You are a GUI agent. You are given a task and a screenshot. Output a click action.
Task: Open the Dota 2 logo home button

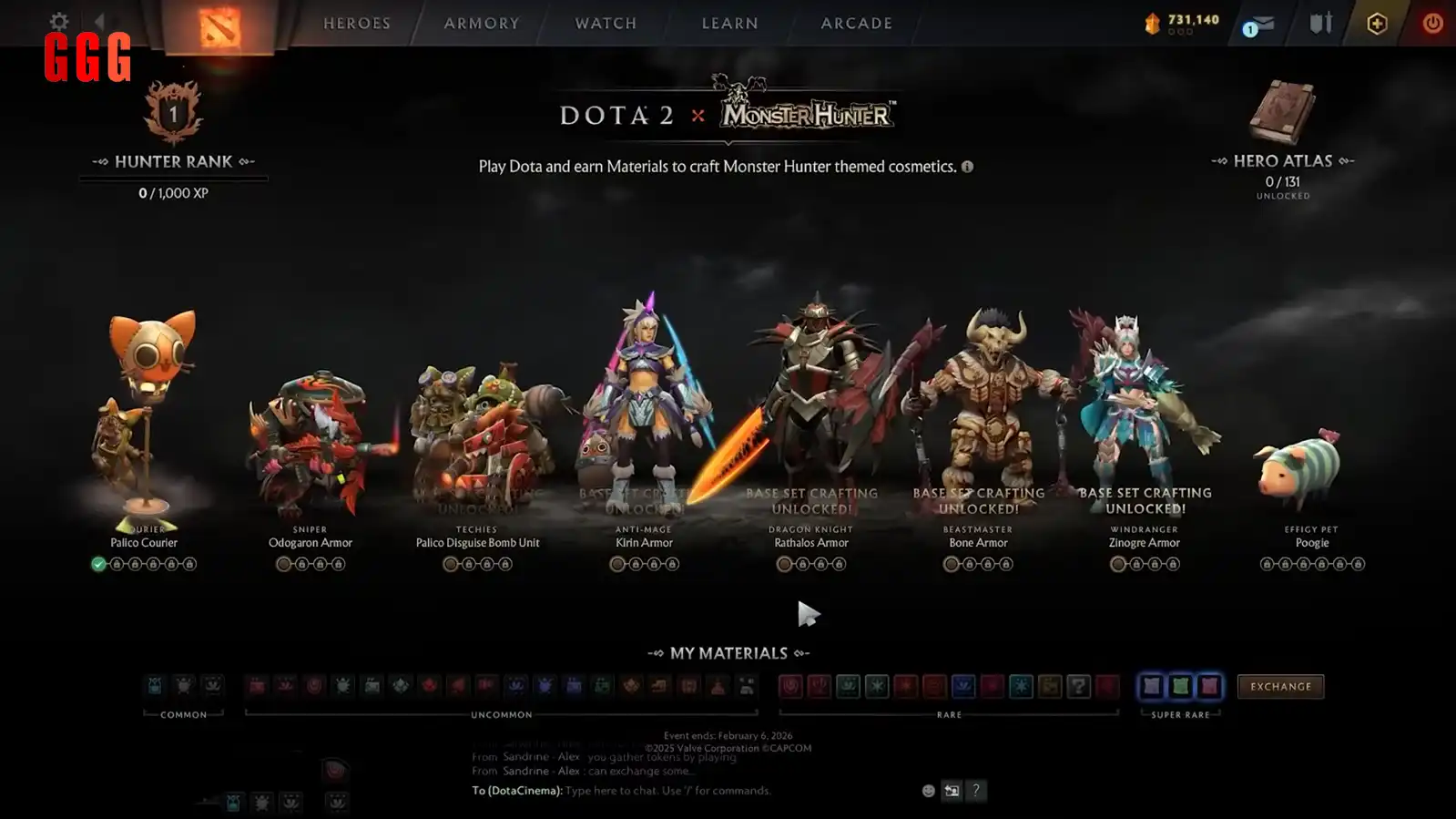click(x=219, y=23)
